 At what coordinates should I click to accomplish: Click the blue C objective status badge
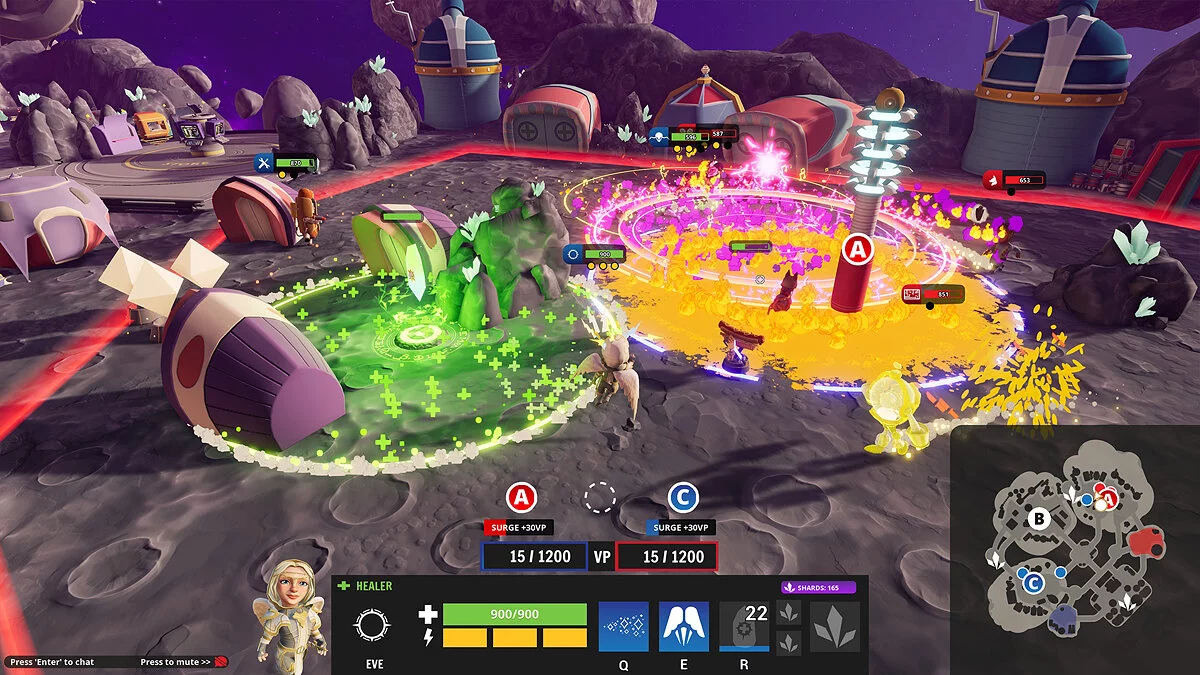point(682,497)
